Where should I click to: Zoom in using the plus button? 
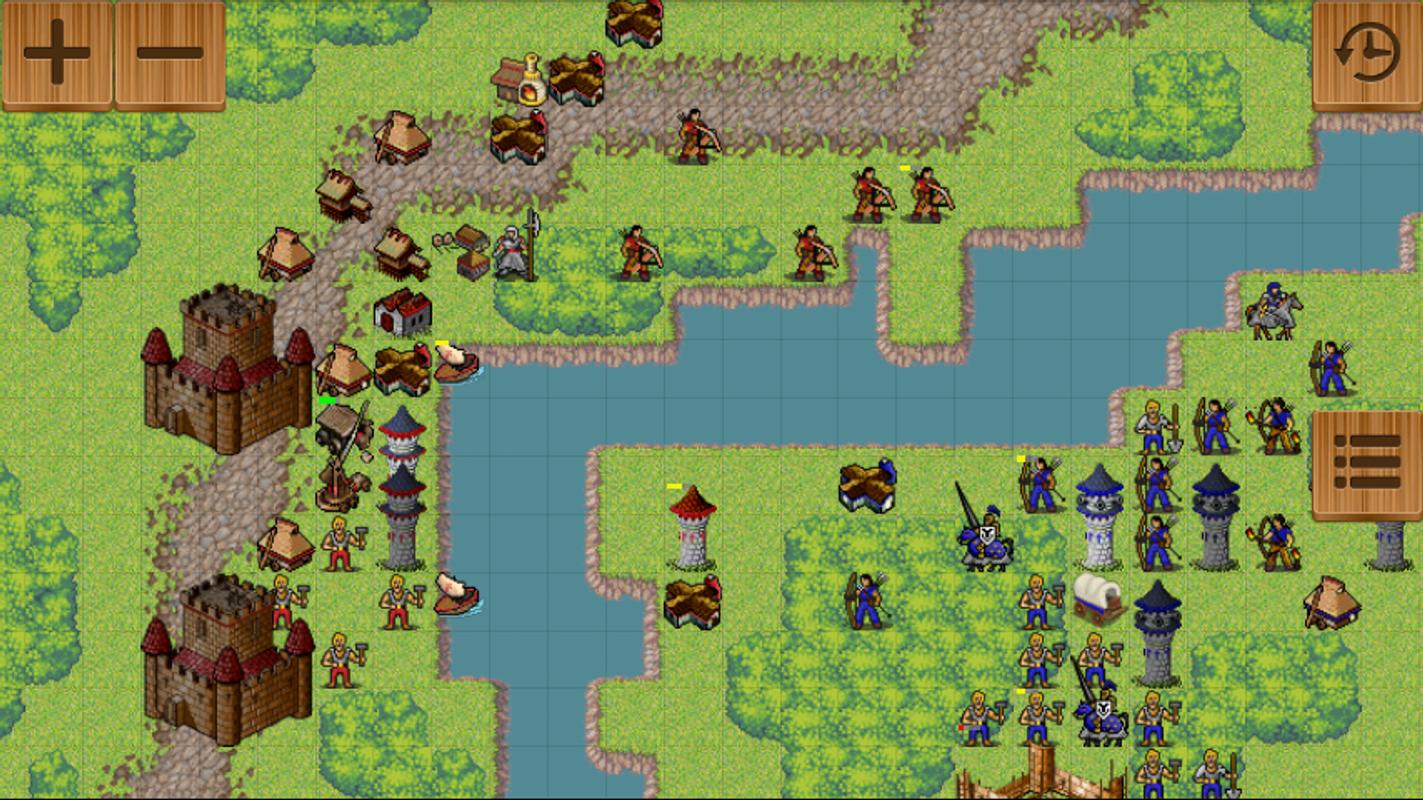pos(55,52)
